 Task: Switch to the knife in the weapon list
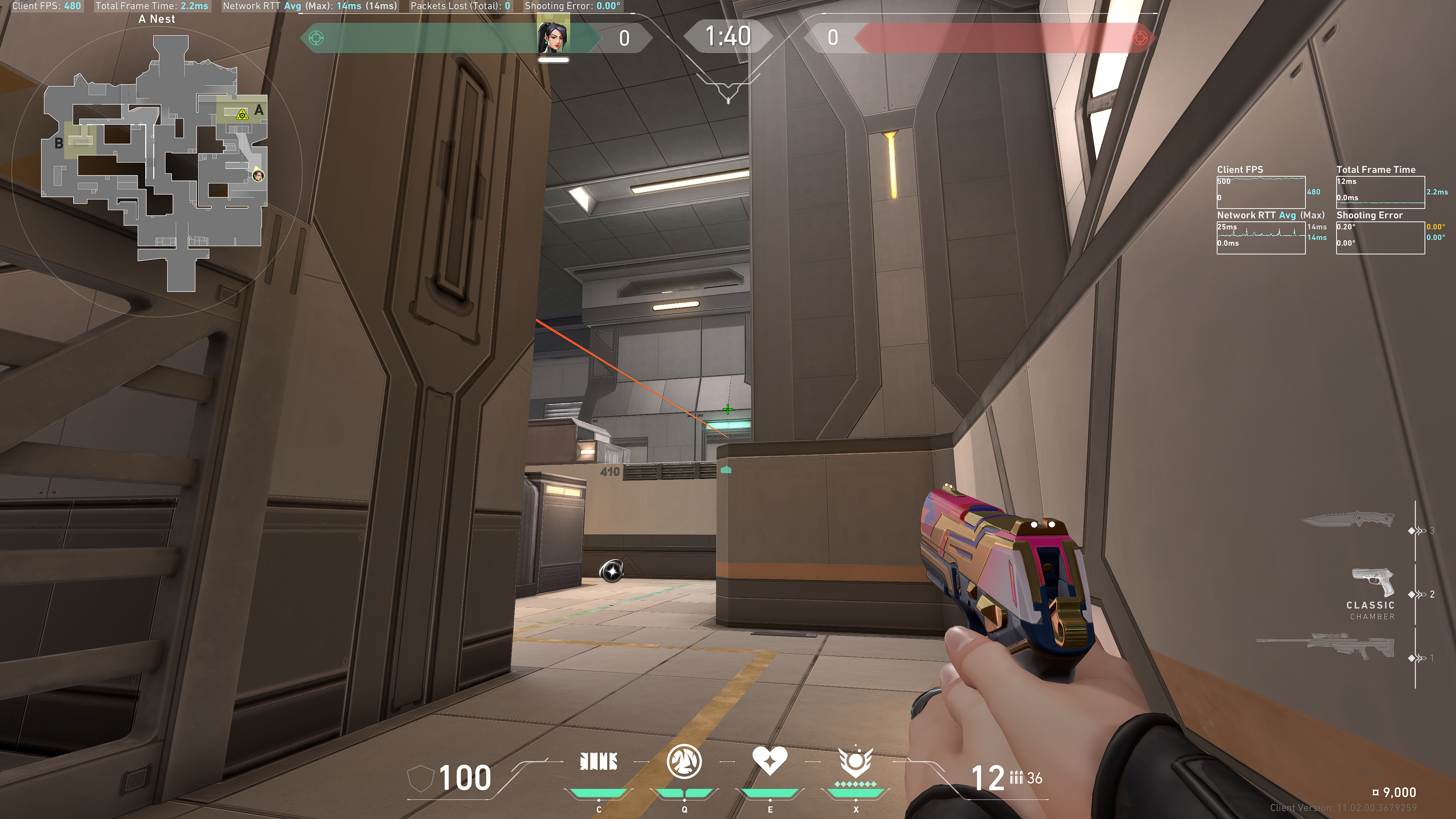[x=1348, y=520]
